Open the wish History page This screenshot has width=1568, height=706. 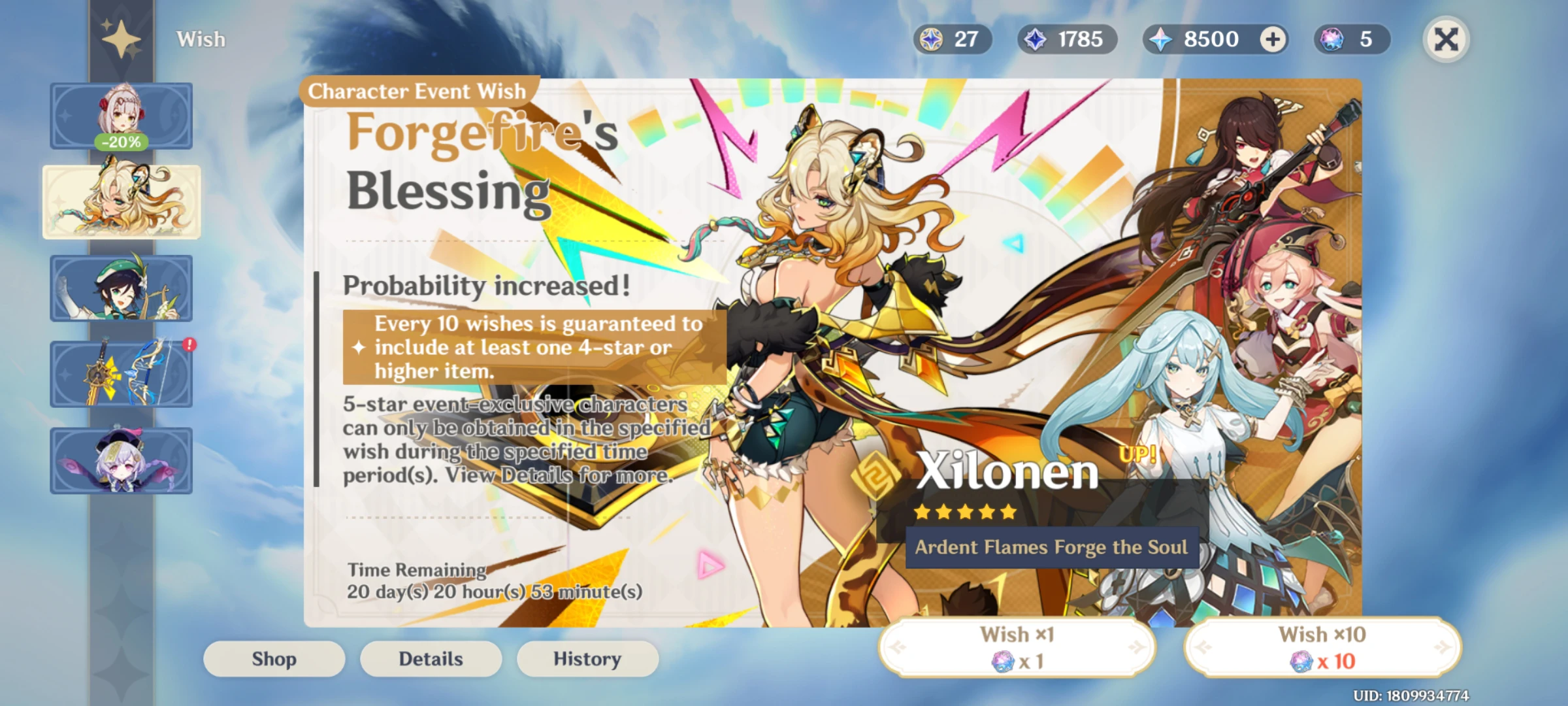click(x=587, y=658)
